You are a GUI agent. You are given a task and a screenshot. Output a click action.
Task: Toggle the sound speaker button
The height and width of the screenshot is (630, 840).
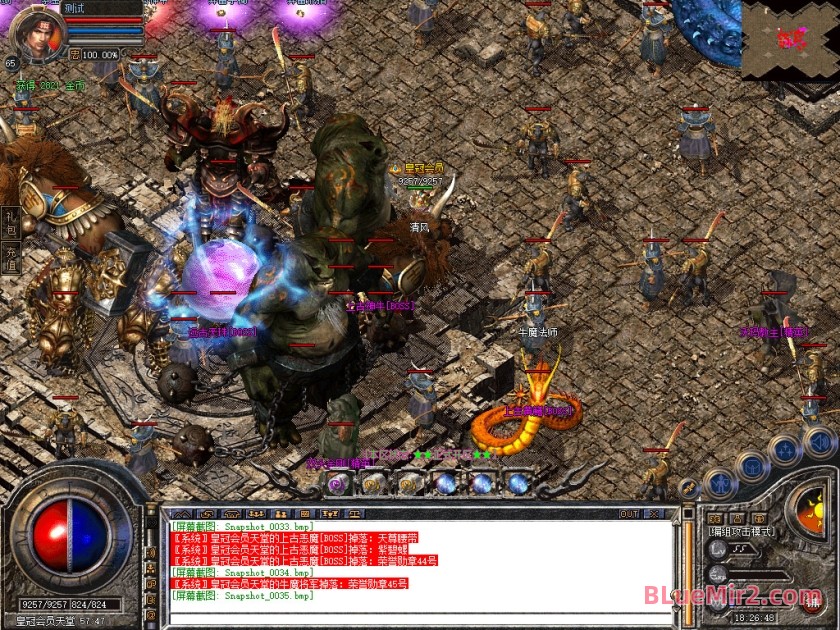tap(818, 441)
